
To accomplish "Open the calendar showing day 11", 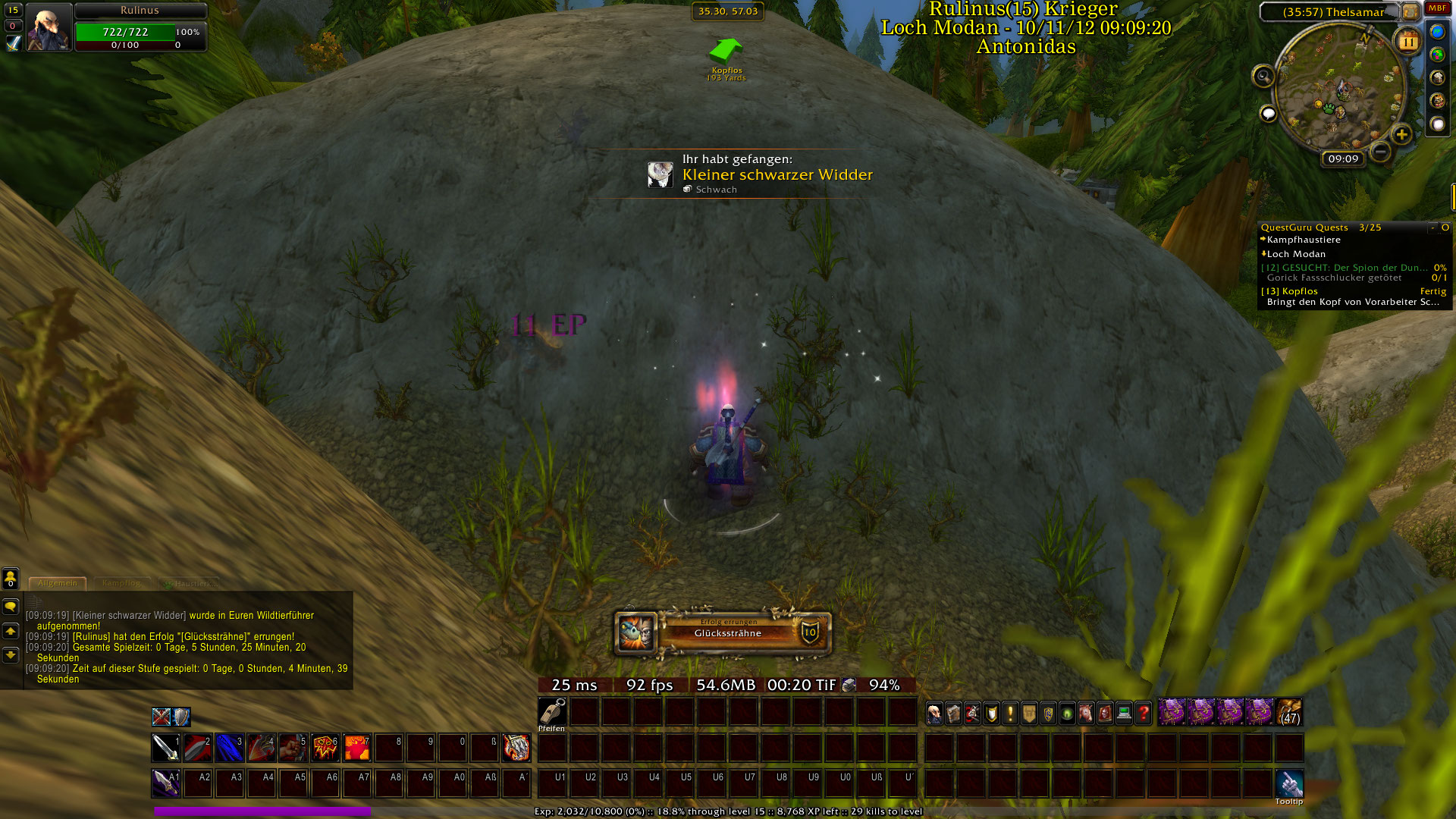I will coord(1407,42).
